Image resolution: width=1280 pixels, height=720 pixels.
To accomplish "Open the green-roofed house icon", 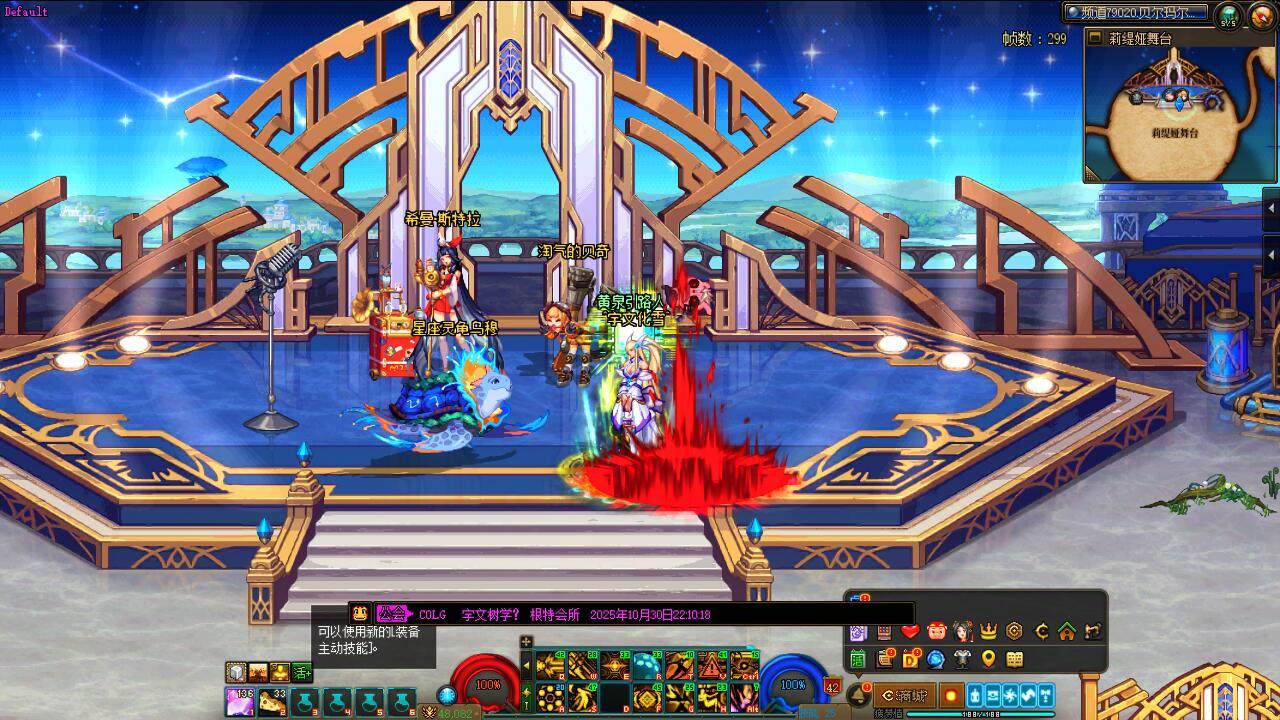I will click(1067, 631).
